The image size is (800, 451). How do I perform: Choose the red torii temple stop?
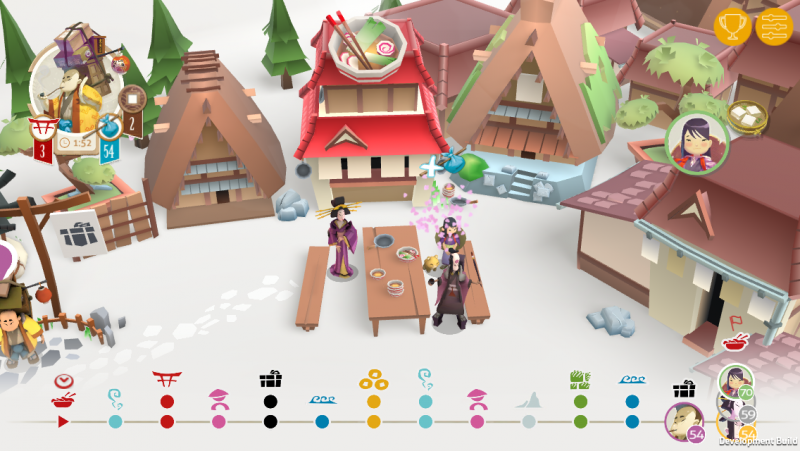click(x=167, y=401)
